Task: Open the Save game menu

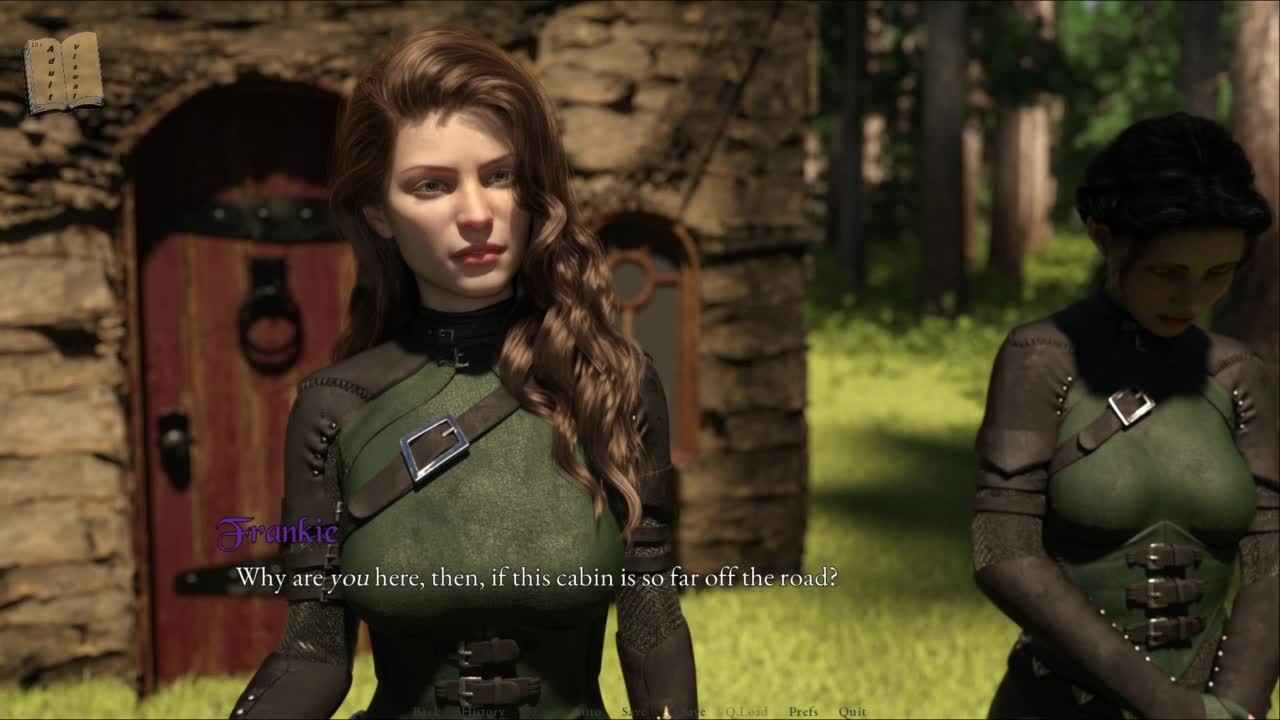Action: 634,712
